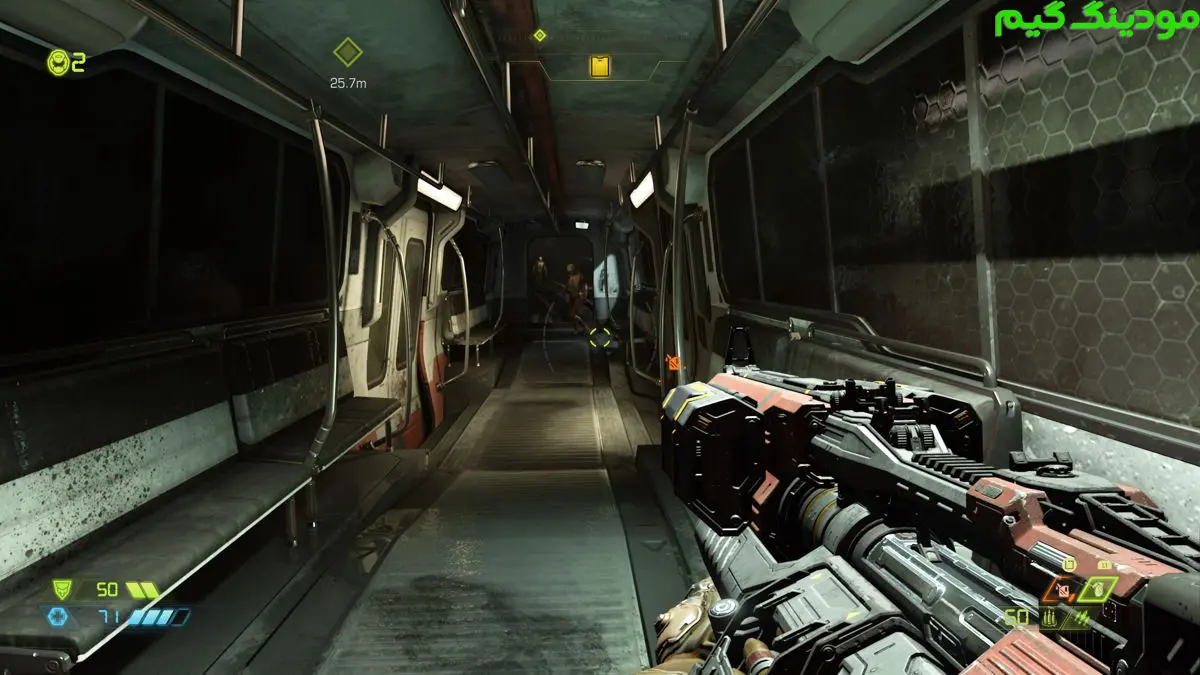Activate the green frag grenade equipment icon
This screenshot has height=675, width=1200.
click(x=1097, y=589)
